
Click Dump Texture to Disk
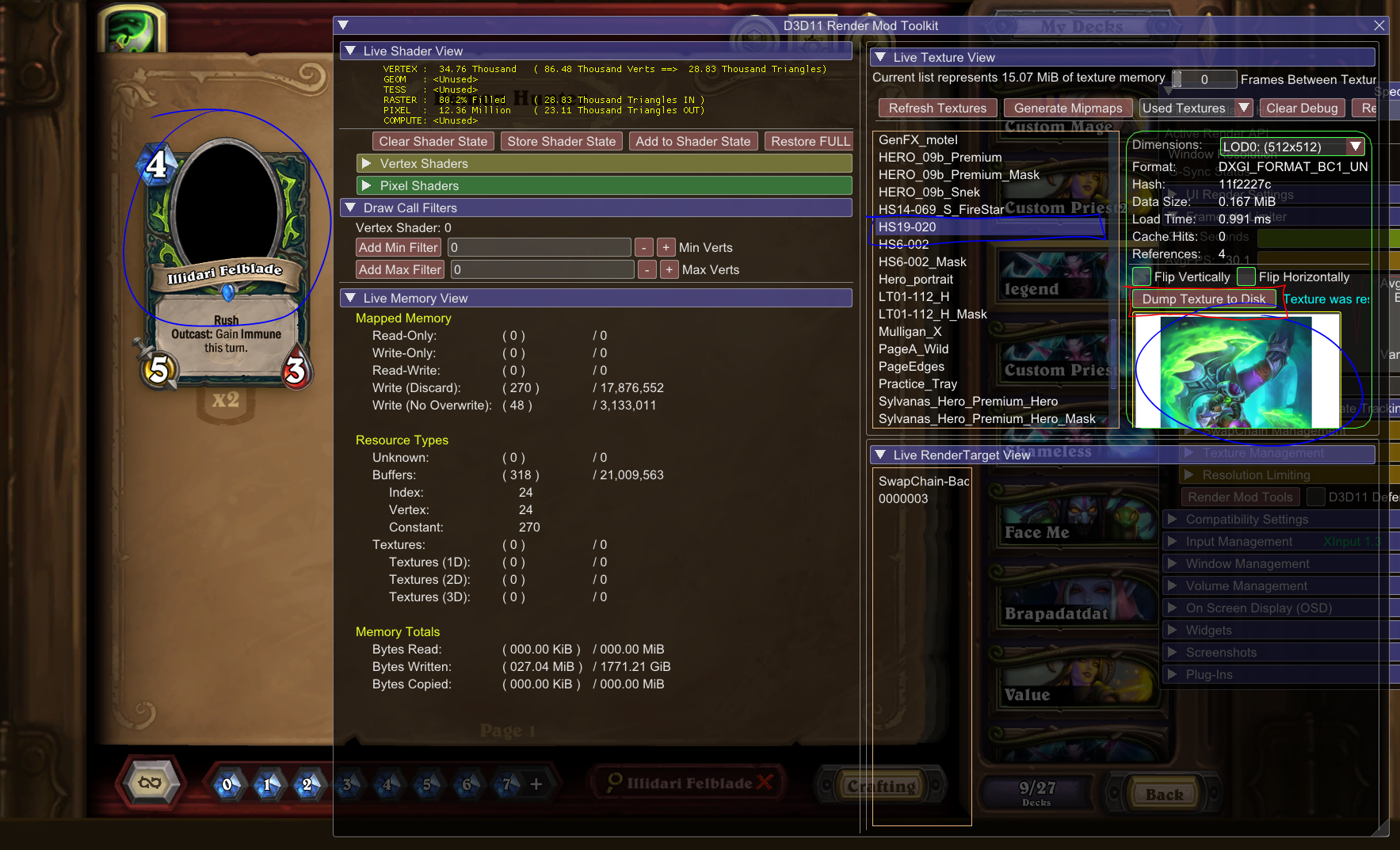pyautogui.click(x=1204, y=299)
